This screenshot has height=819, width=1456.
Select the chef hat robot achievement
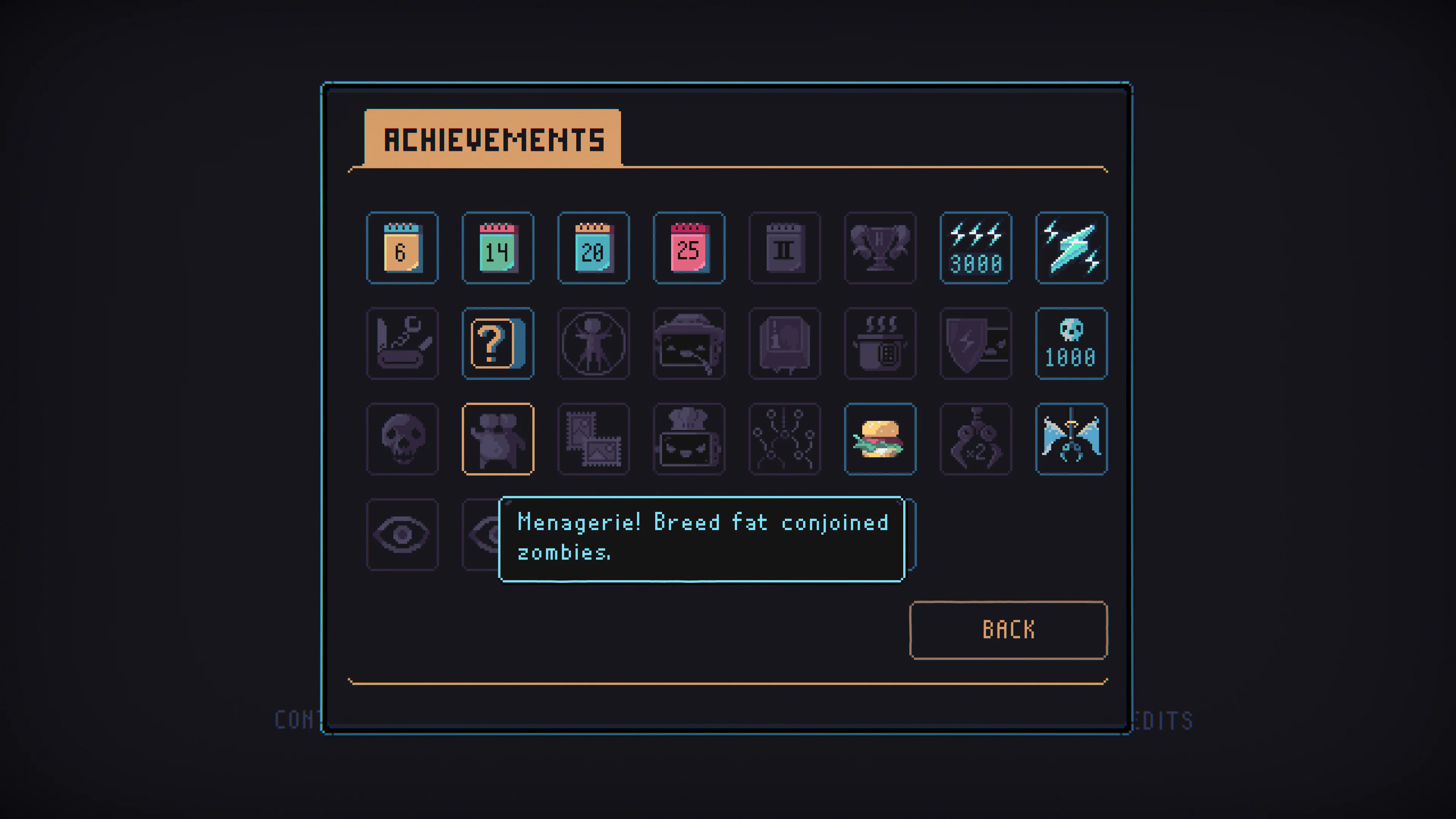pyautogui.click(x=689, y=439)
